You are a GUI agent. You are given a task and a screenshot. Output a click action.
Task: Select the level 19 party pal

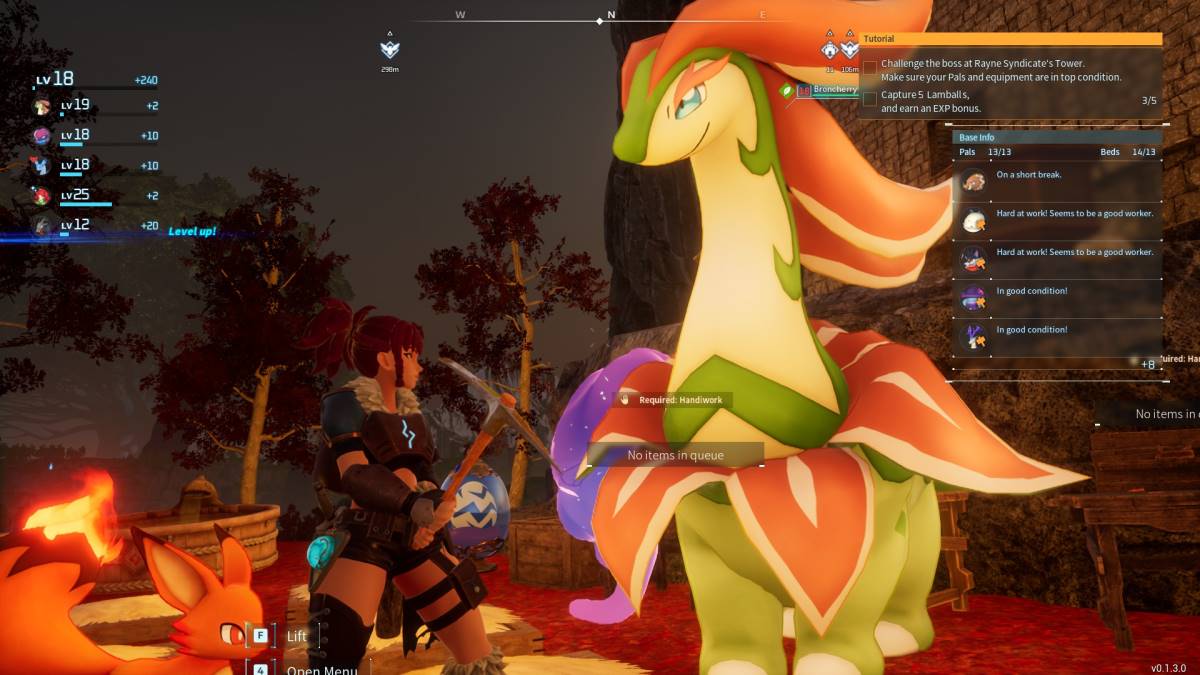point(43,106)
